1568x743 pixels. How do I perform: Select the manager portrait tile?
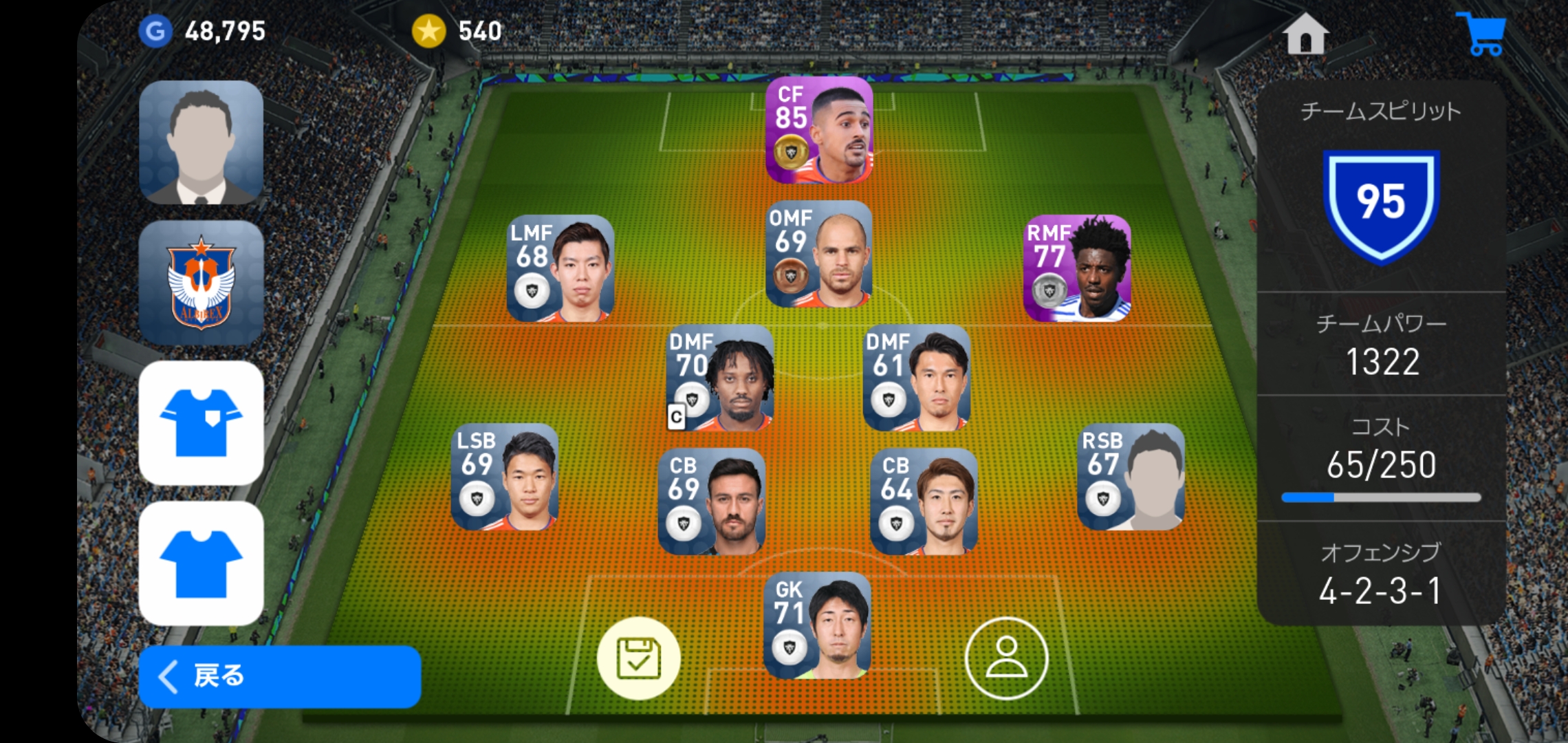201,142
